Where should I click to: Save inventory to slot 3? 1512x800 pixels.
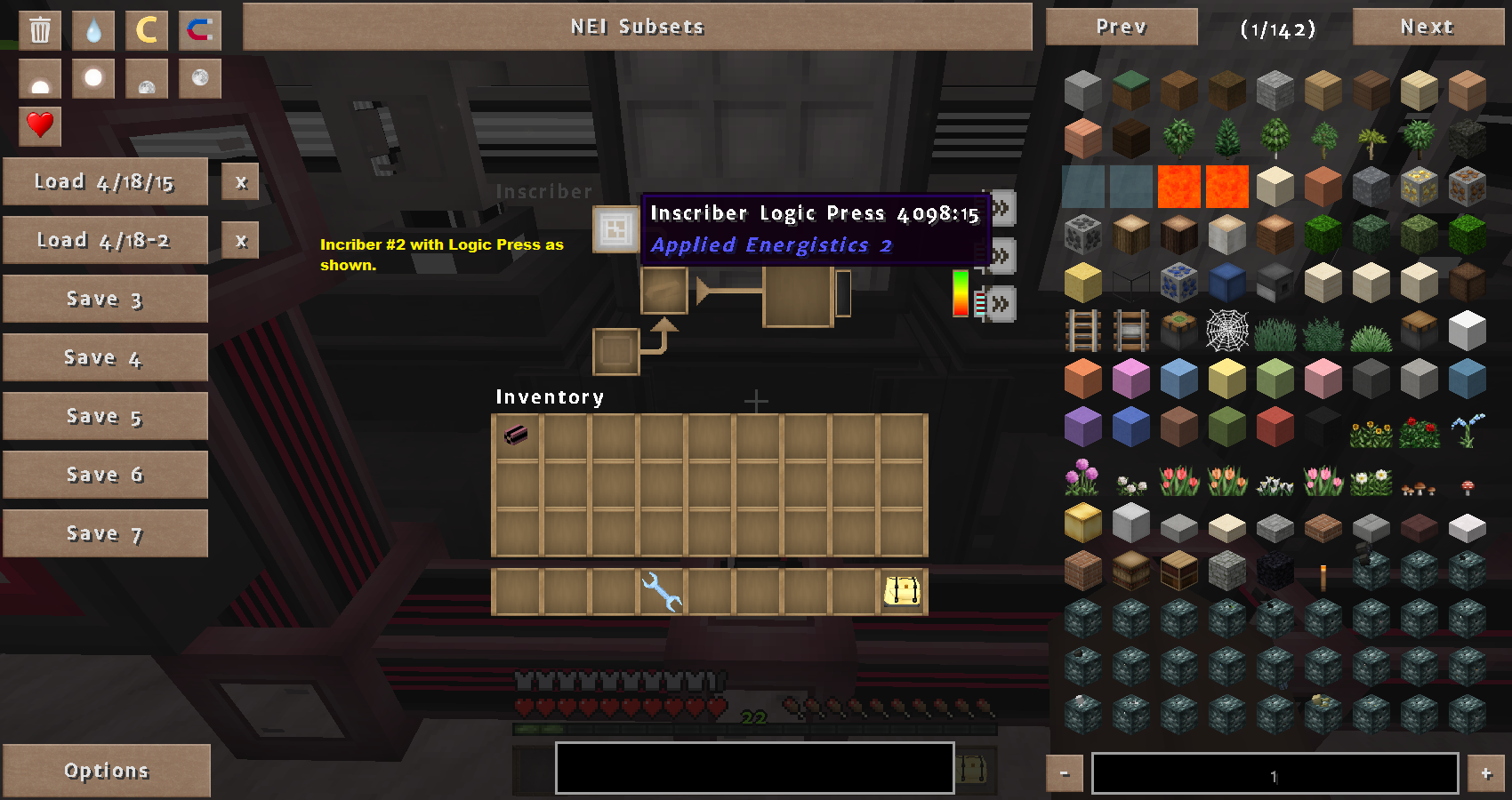pos(105,300)
